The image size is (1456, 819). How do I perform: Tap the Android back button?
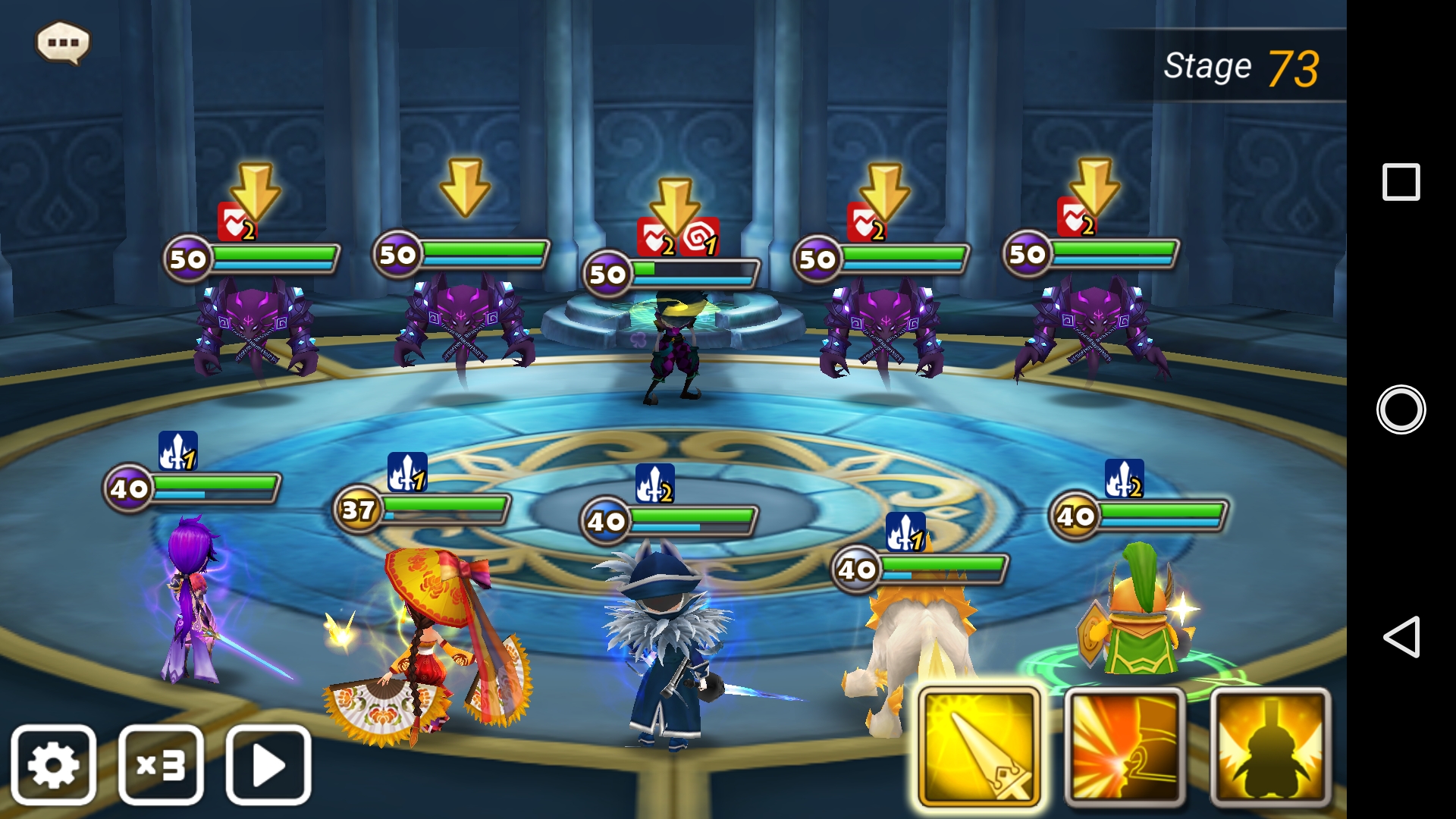click(1401, 637)
